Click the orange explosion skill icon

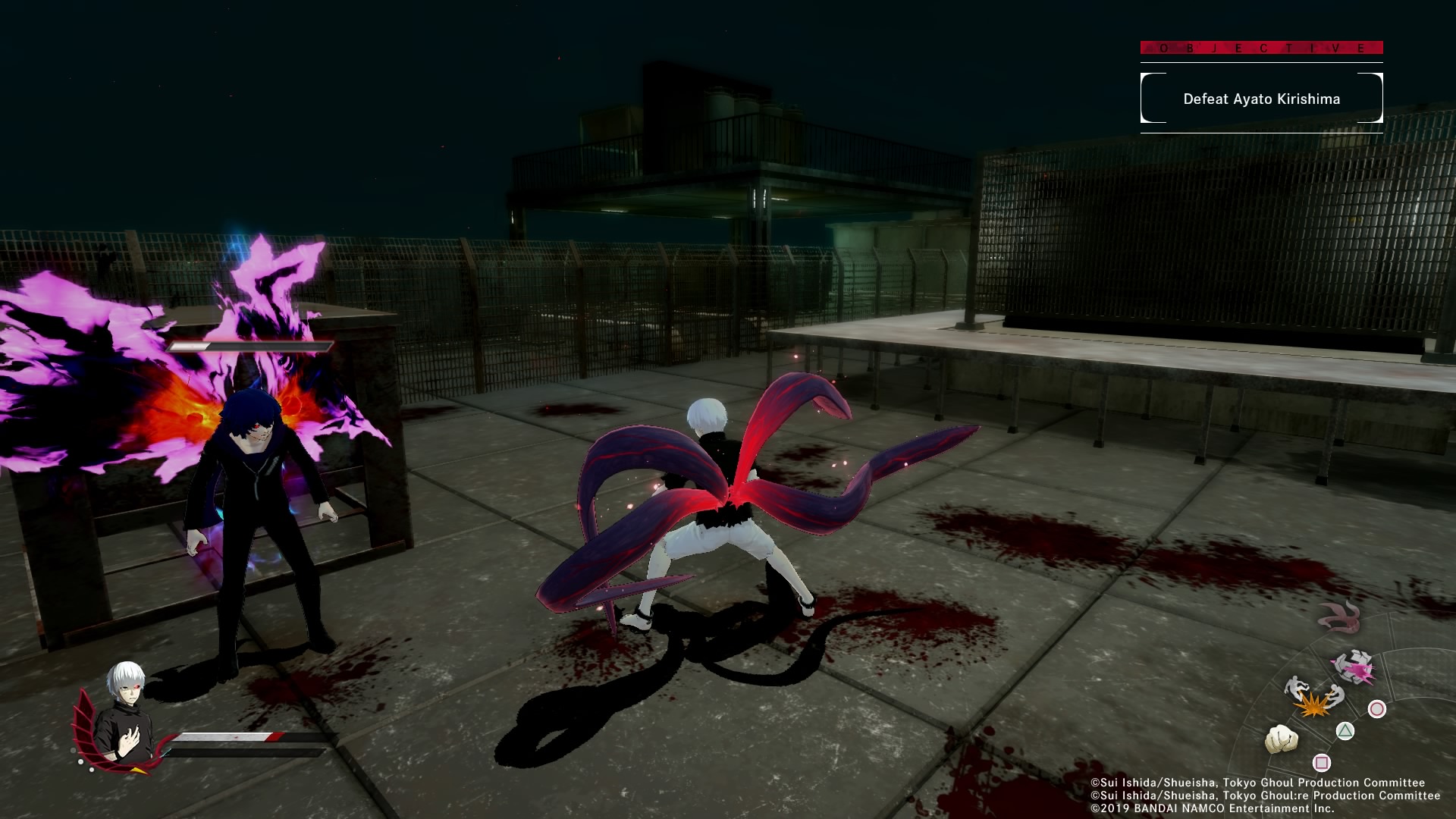point(1313,708)
